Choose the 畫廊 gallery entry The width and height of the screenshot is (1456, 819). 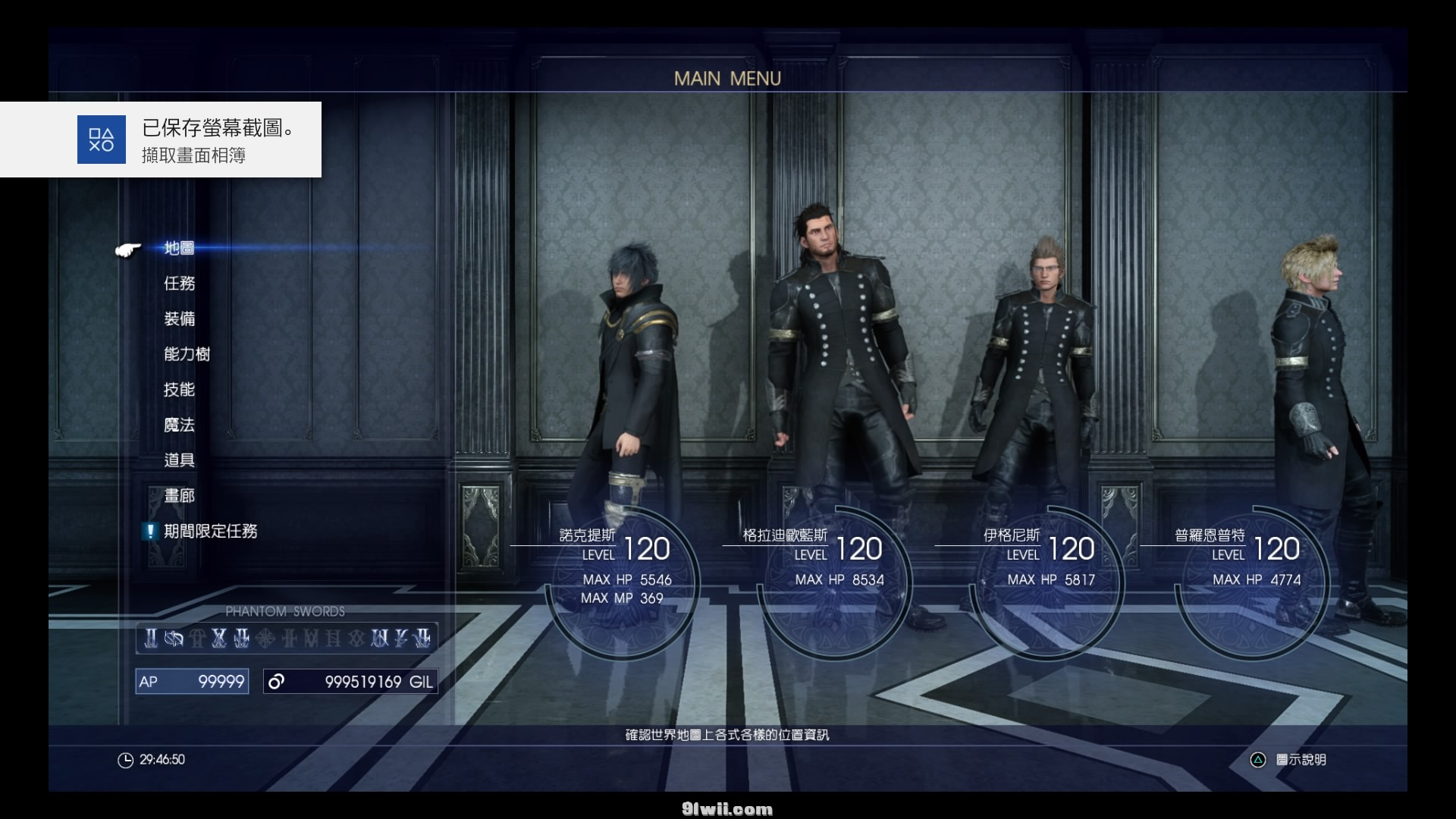[180, 496]
